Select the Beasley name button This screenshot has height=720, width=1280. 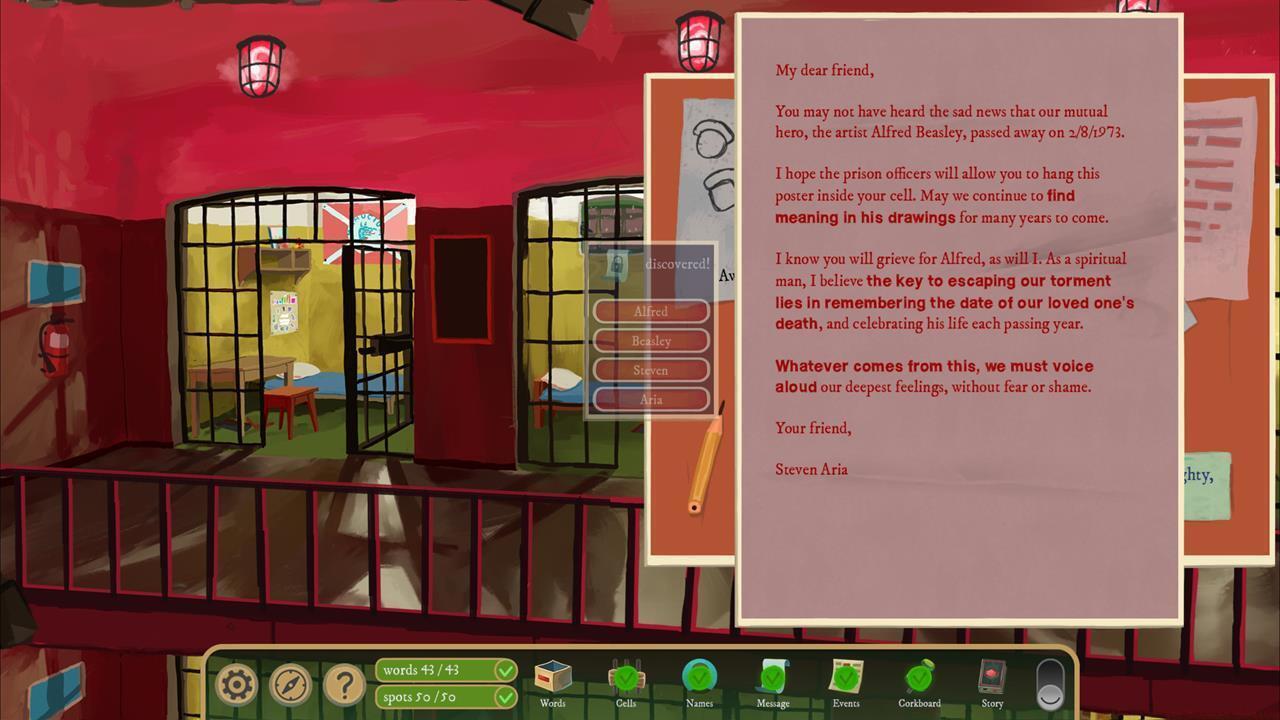650,340
